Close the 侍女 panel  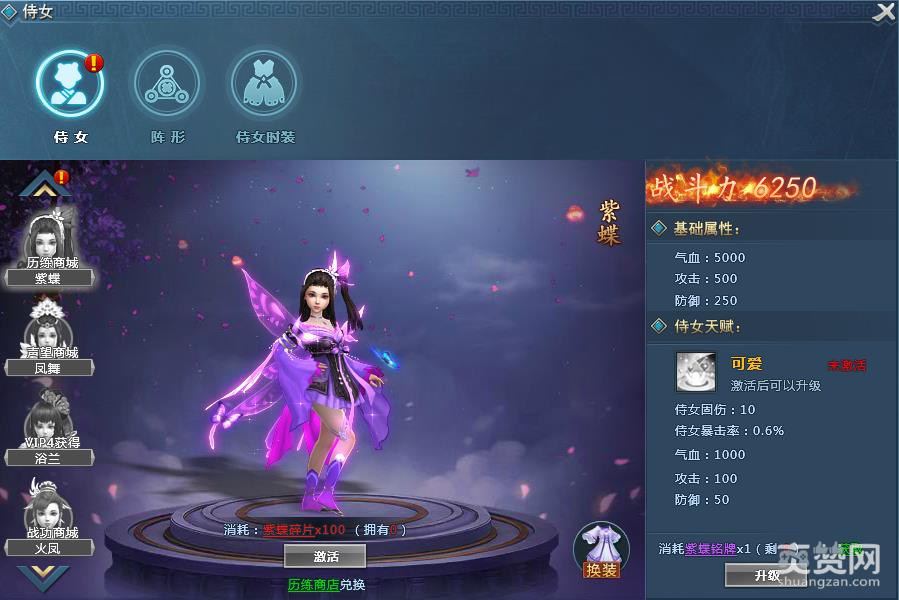click(x=884, y=13)
